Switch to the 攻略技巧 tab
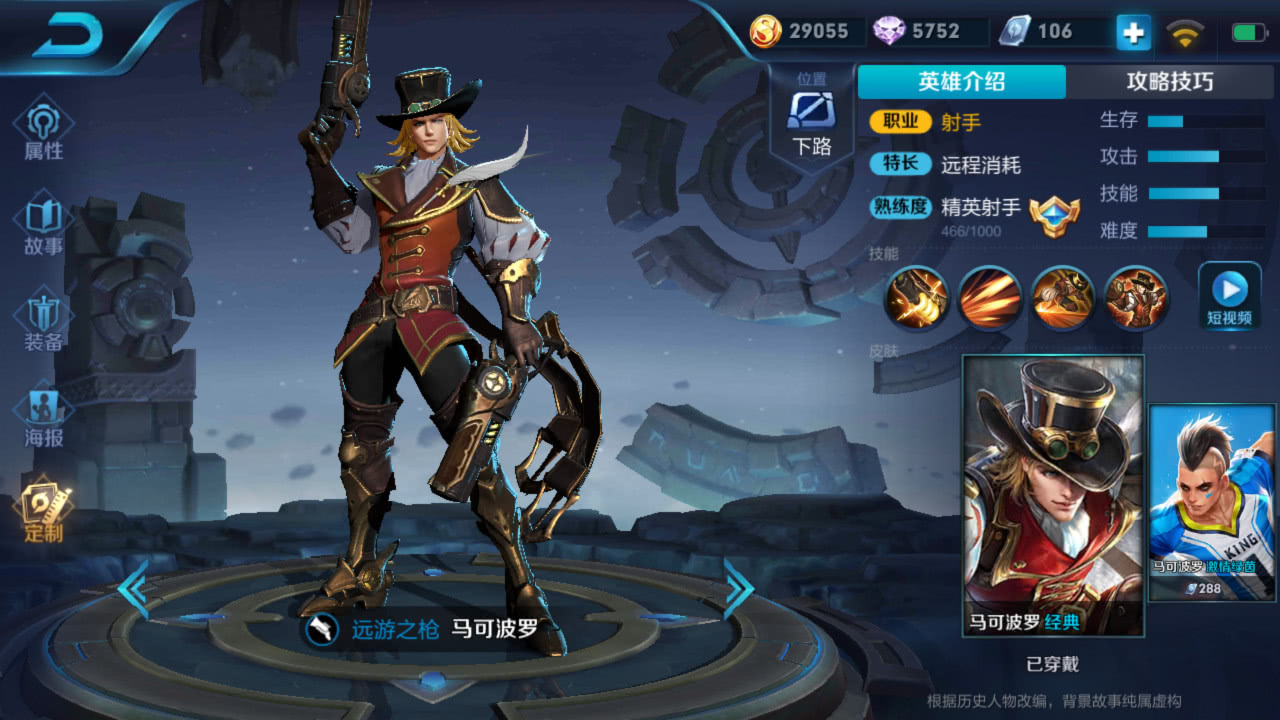Screen dimensions: 1280x720 (x=1169, y=82)
